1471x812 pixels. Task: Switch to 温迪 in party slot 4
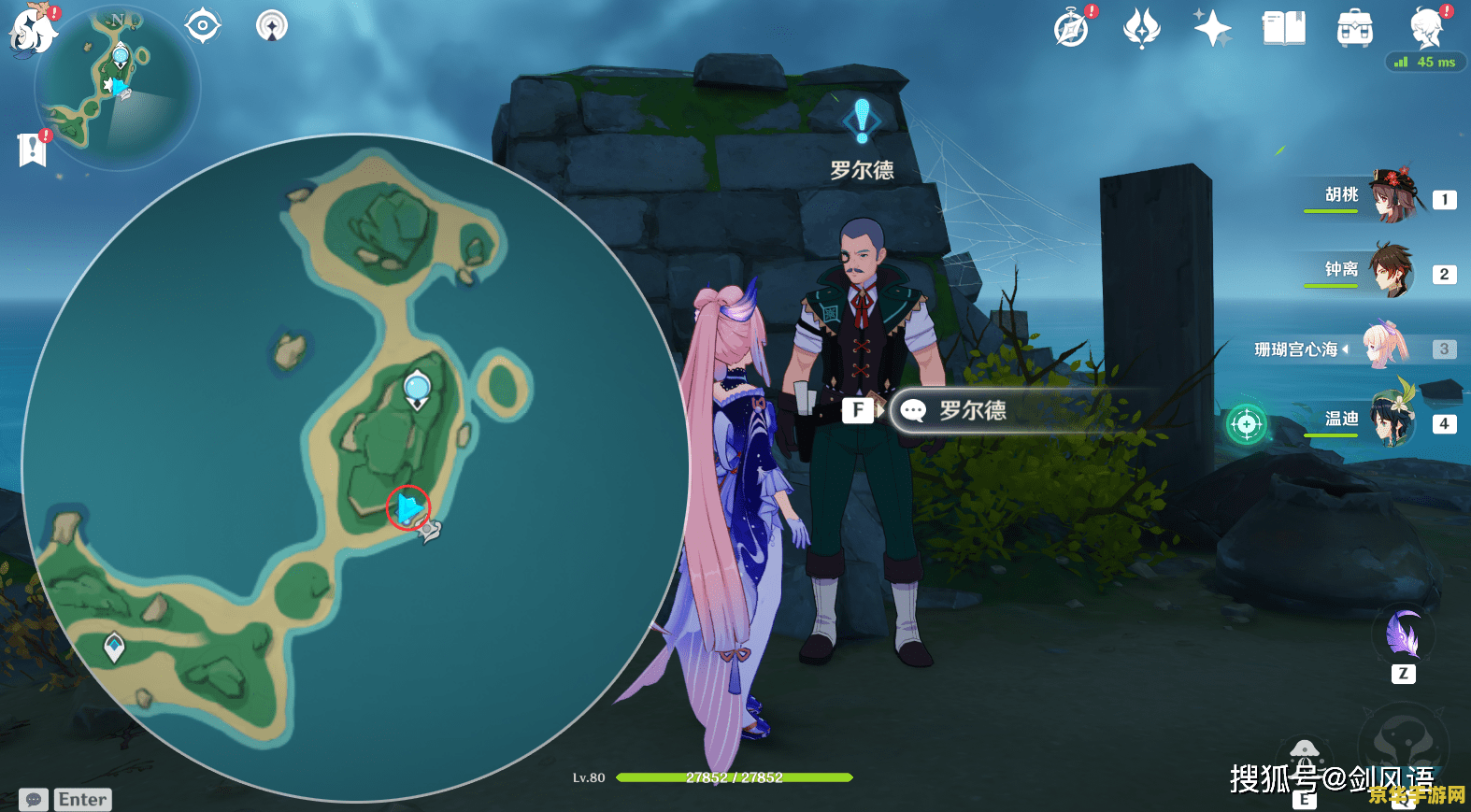click(x=1392, y=423)
